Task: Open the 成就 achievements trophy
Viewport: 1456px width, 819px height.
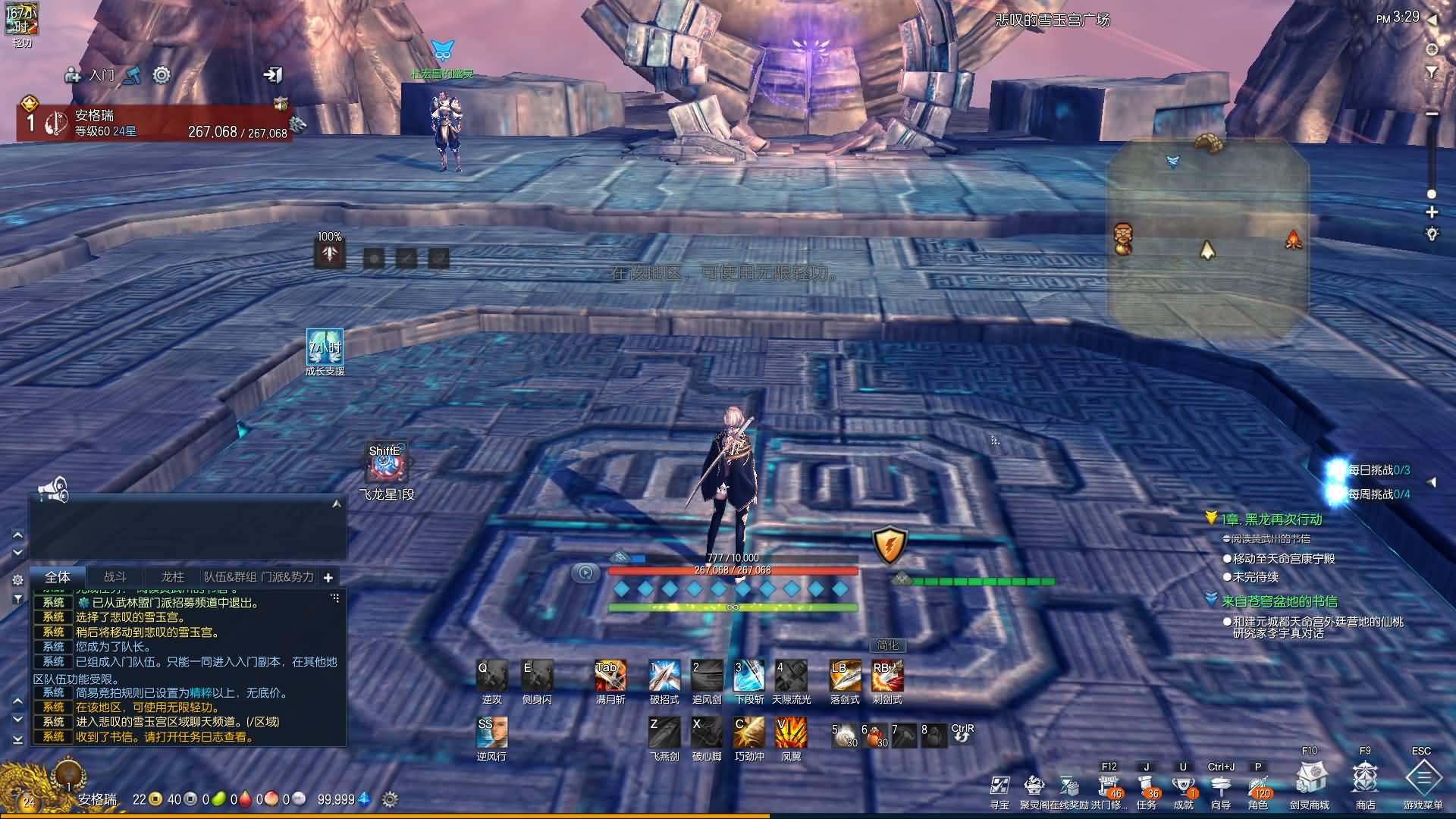Action: coord(1183,786)
